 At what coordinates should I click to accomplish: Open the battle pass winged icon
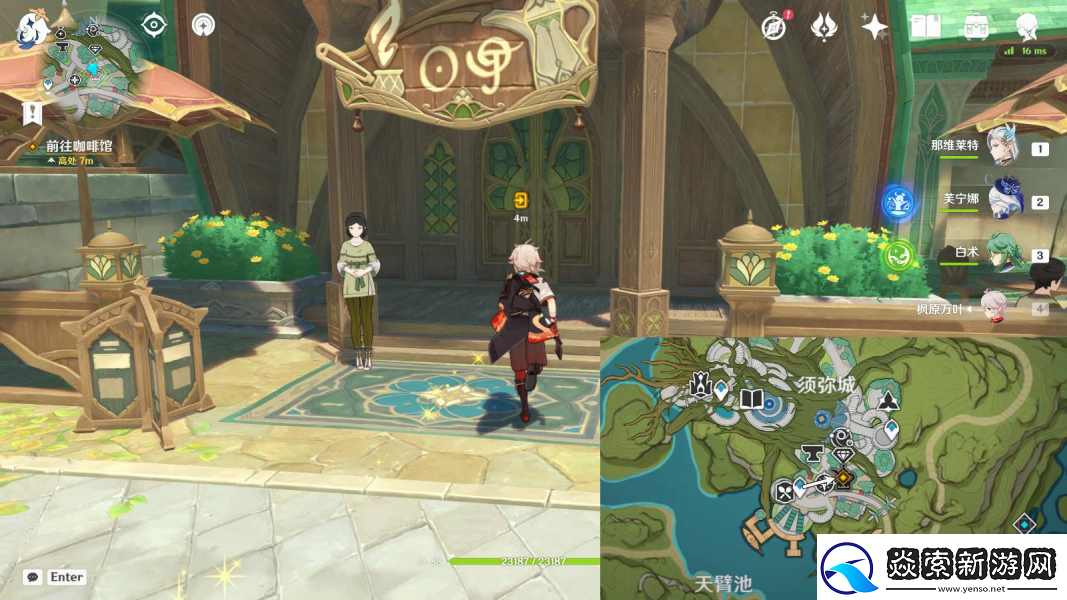point(824,26)
